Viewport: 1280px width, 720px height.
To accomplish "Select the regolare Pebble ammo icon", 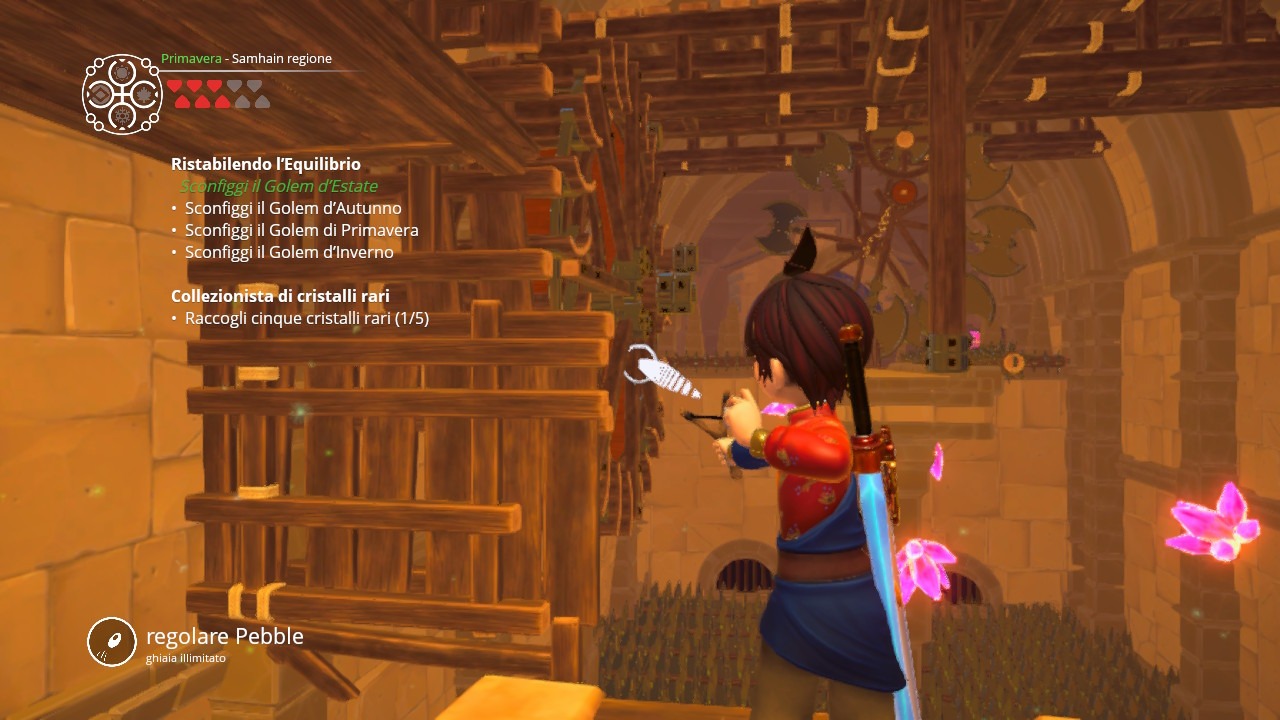I will [x=111, y=641].
